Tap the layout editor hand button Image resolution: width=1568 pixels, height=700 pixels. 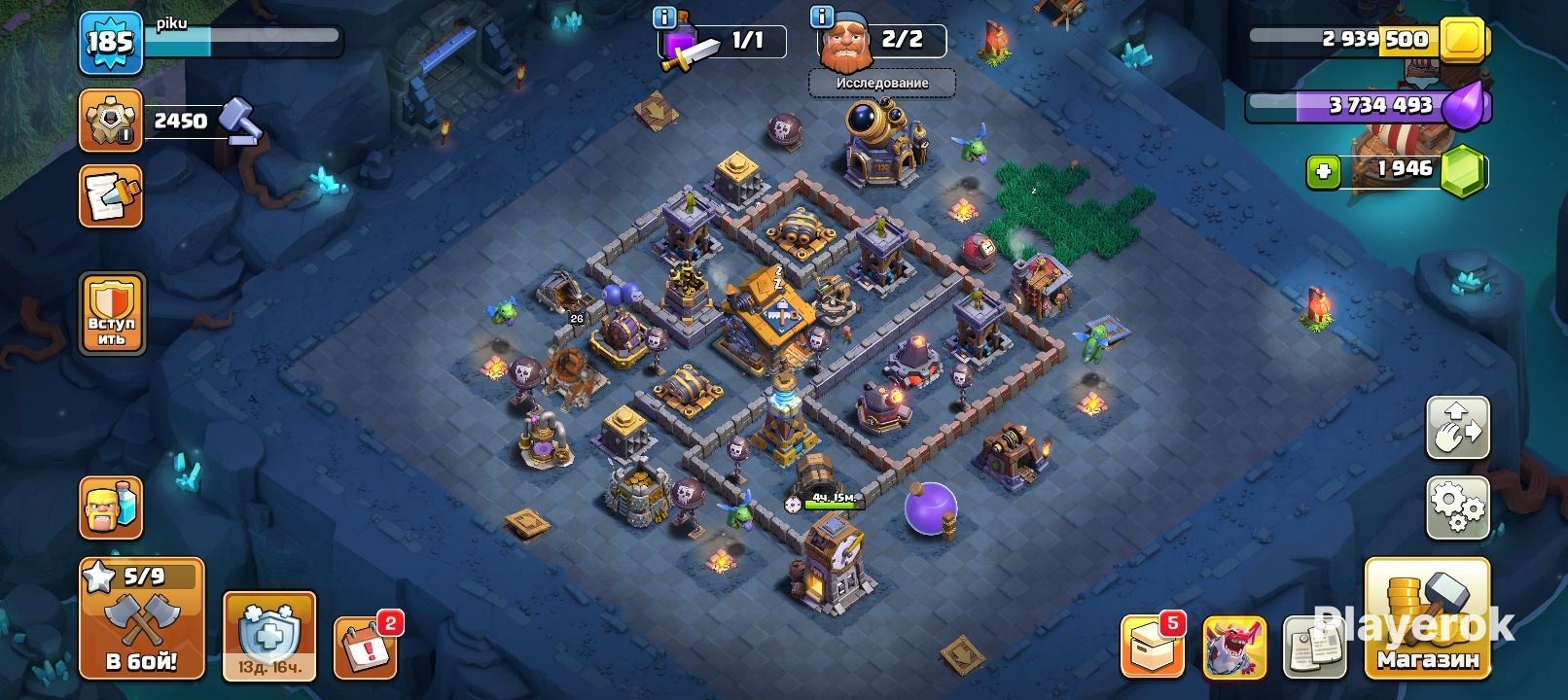click(x=1457, y=426)
